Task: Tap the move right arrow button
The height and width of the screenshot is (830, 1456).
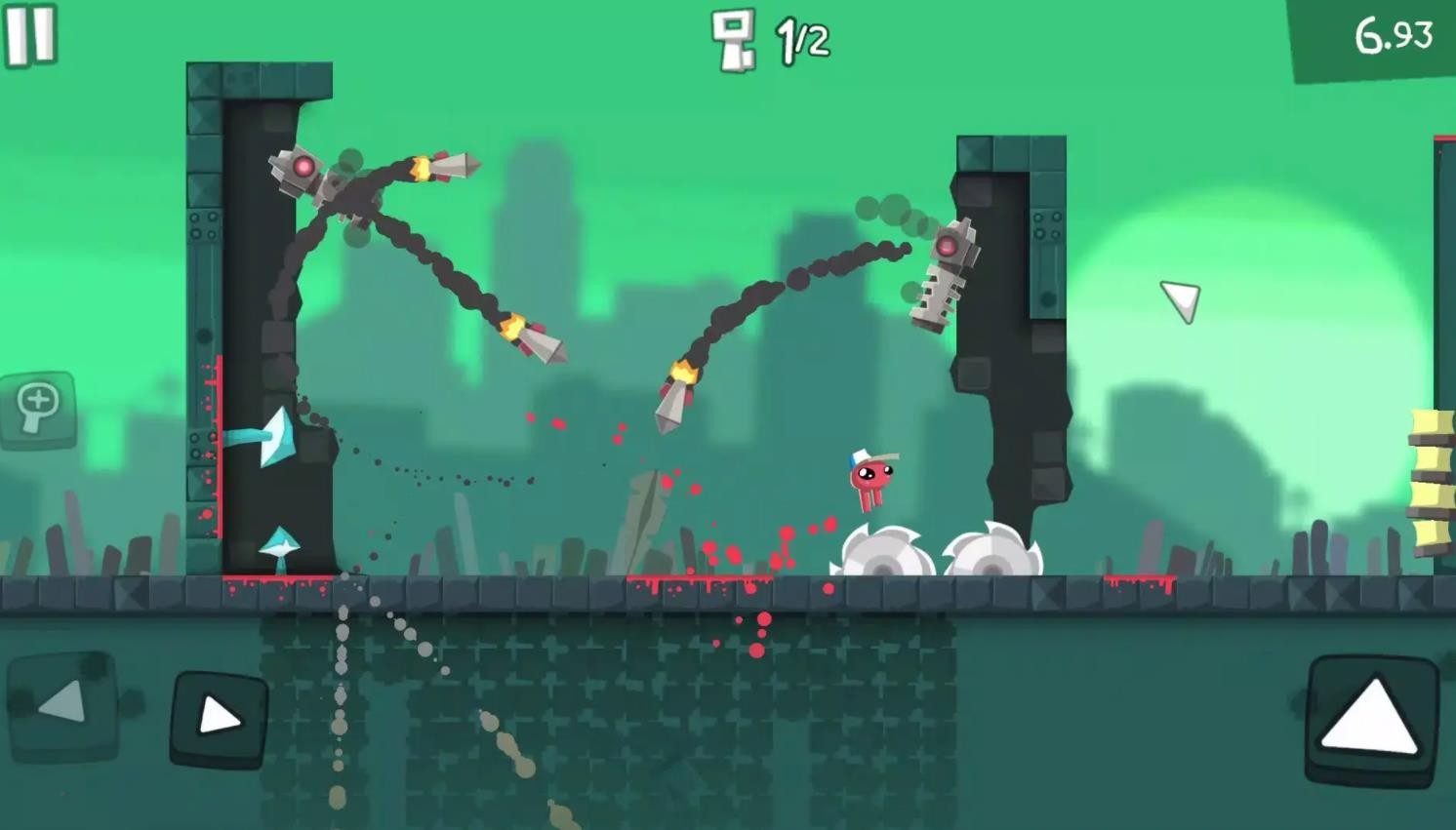Action: pyautogui.click(x=220, y=719)
